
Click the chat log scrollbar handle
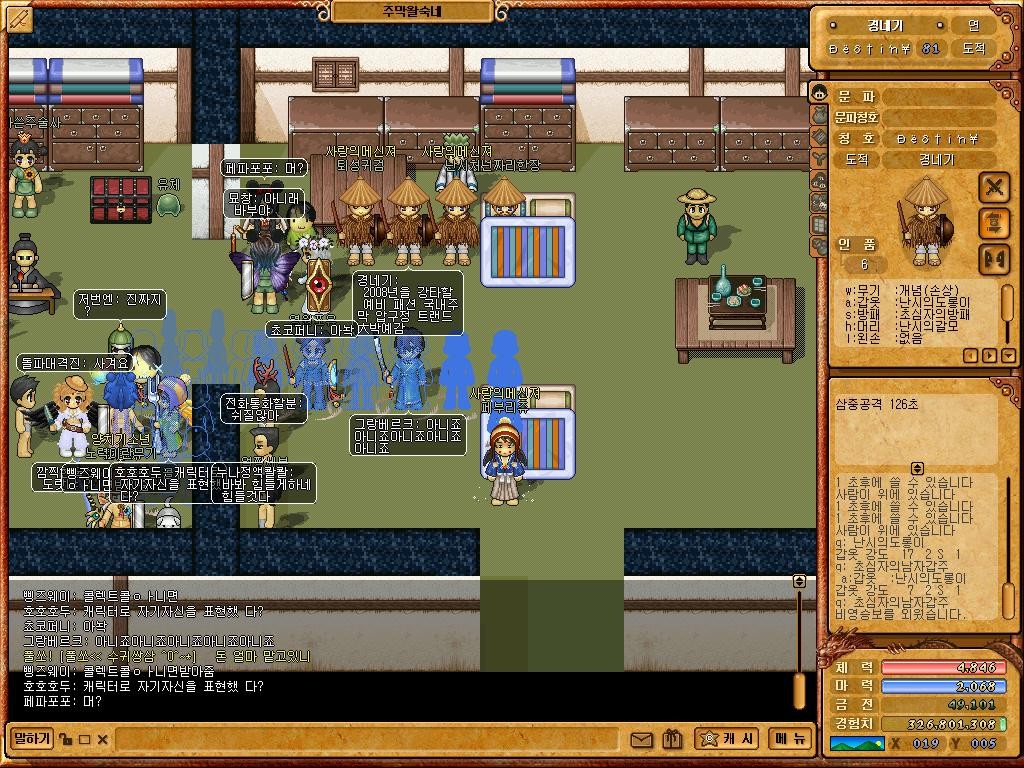799,690
